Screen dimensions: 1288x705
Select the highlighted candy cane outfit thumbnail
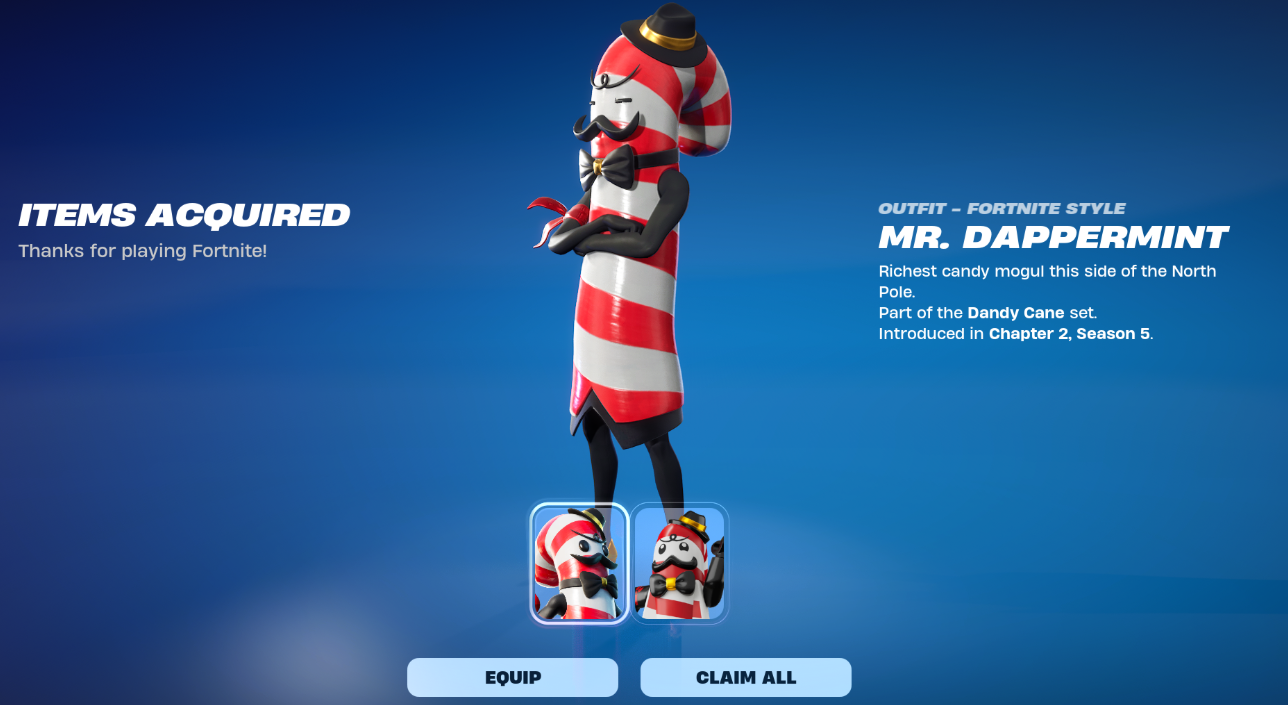click(x=579, y=563)
